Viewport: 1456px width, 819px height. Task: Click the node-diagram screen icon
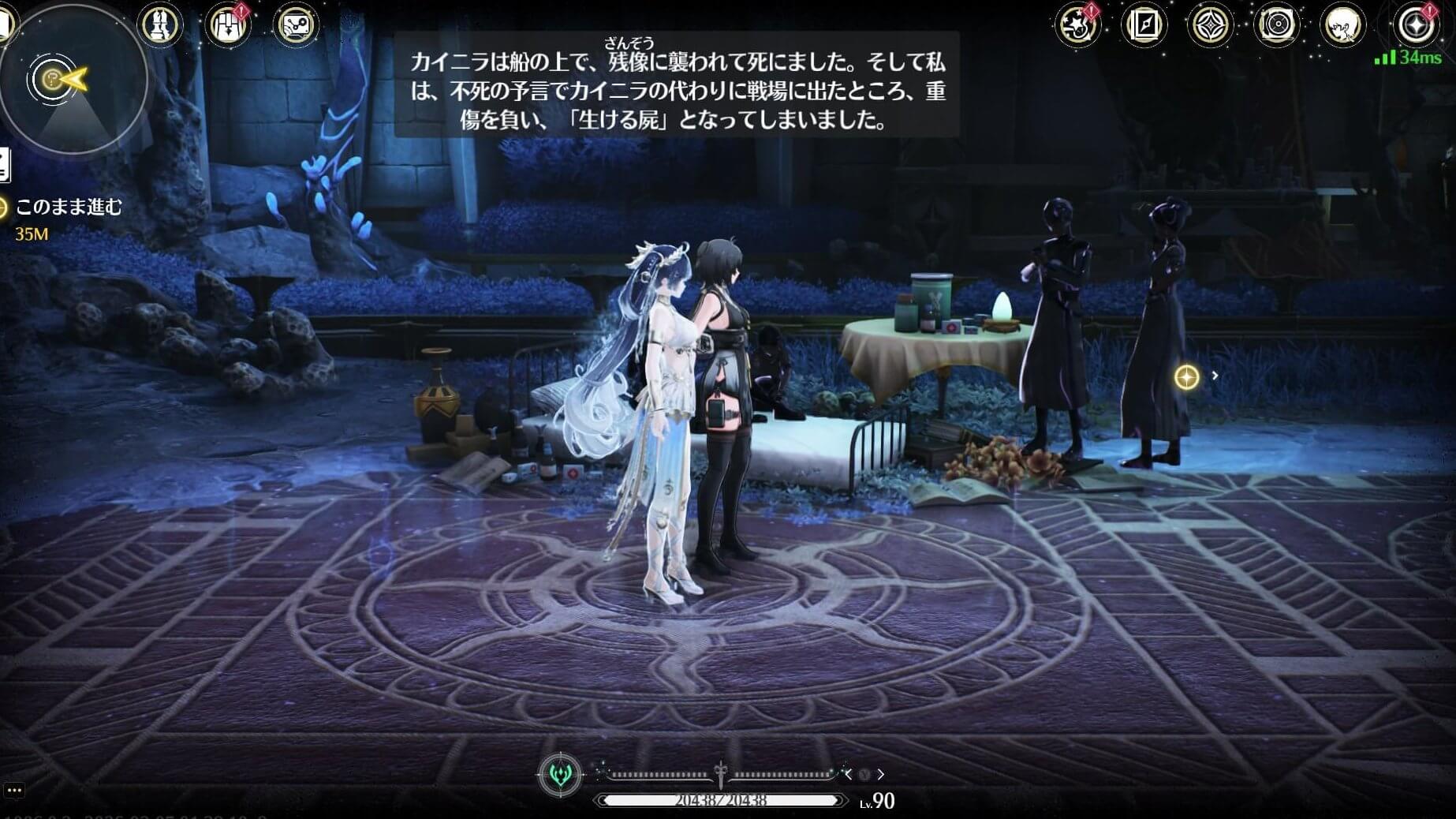297,24
